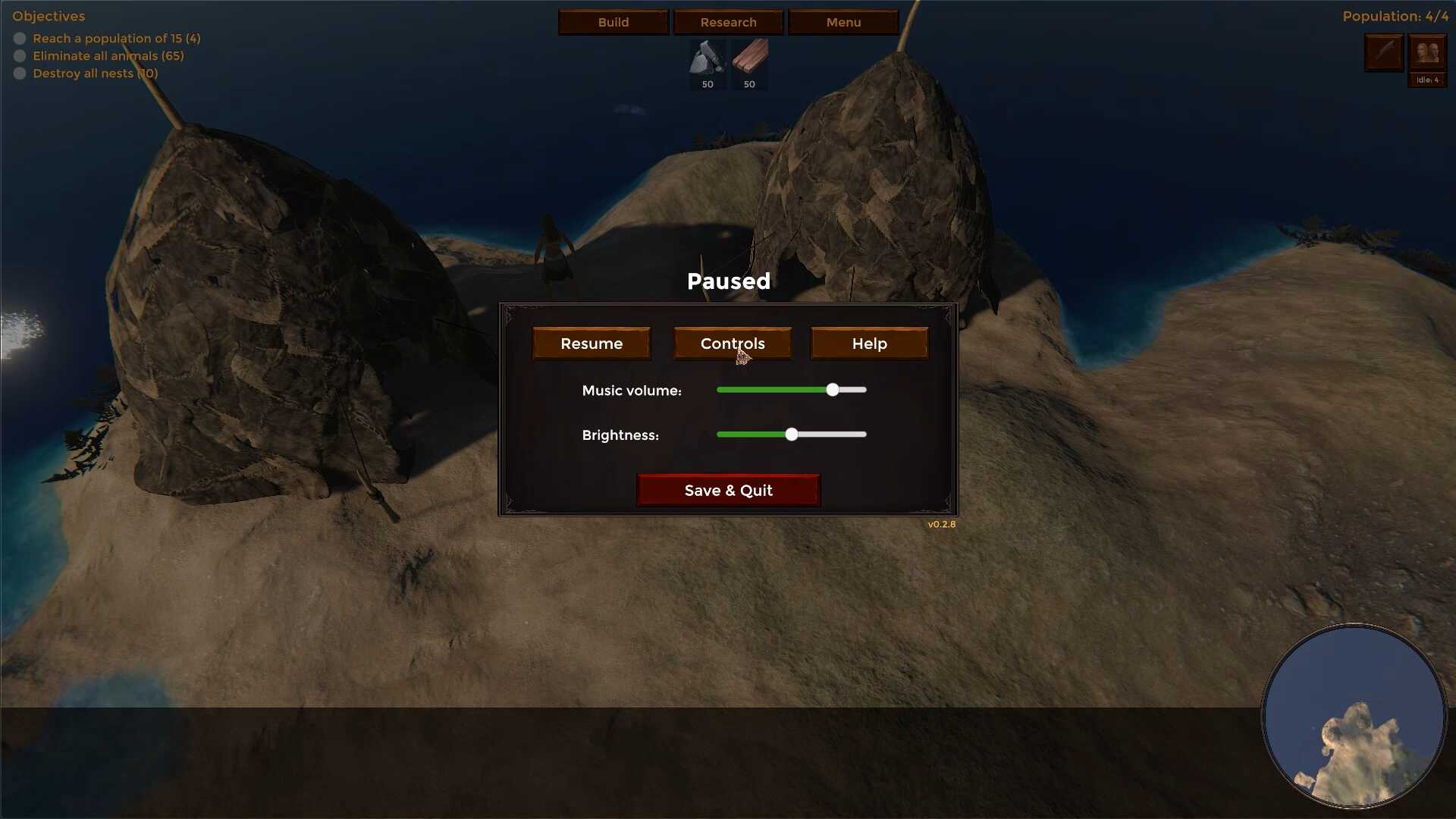
Task: Click the 'Reach a population of 15' objective
Action: [x=116, y=38]
